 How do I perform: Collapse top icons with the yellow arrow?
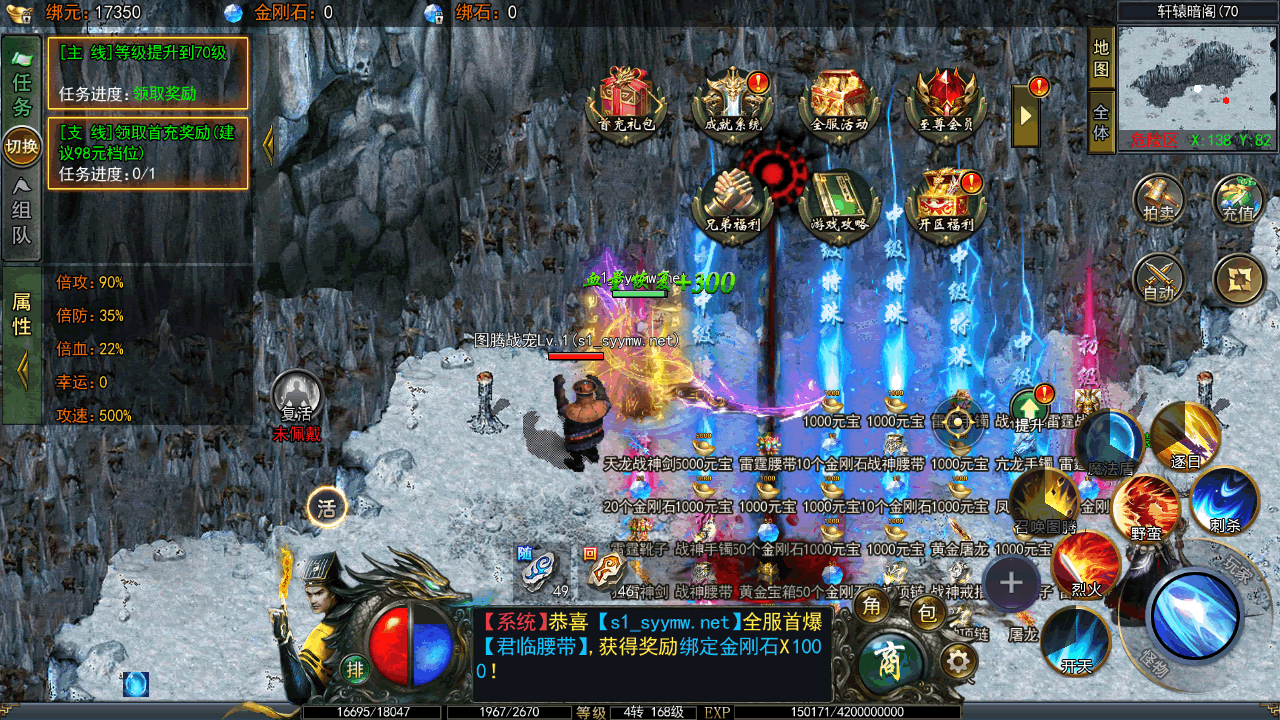1026,115
